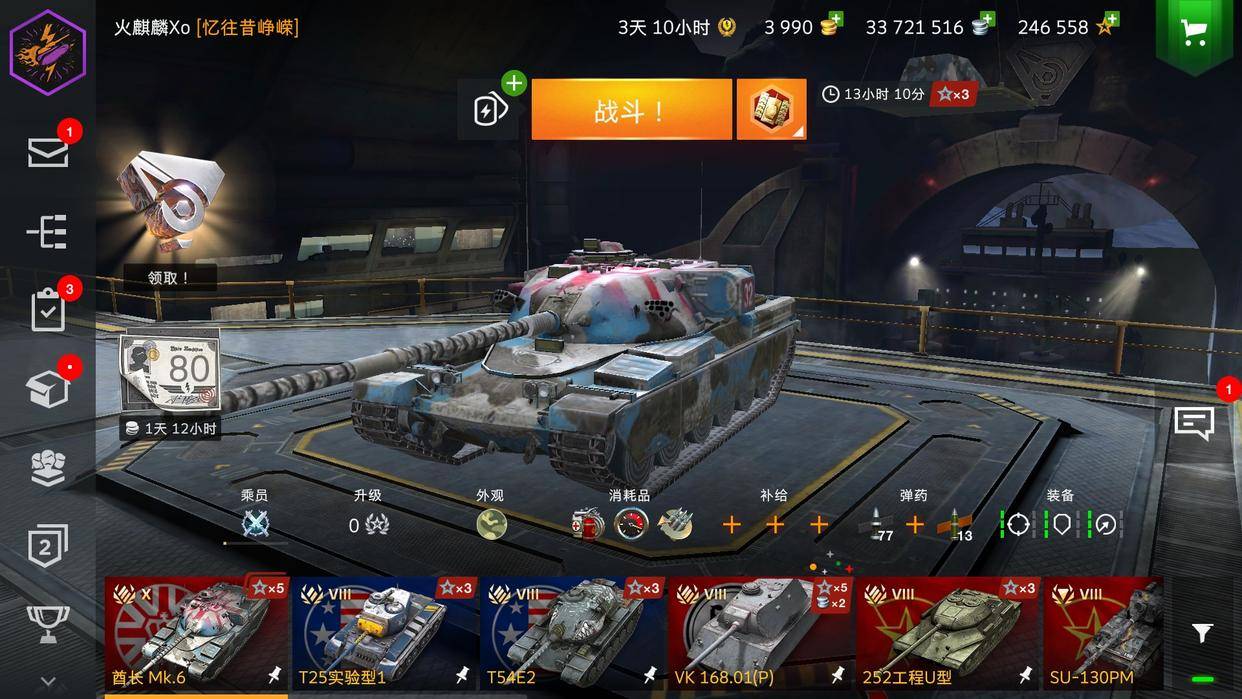The width and height of the screenshot is (1242, 699).
Task: Open the chat window
Action: 1194,423
